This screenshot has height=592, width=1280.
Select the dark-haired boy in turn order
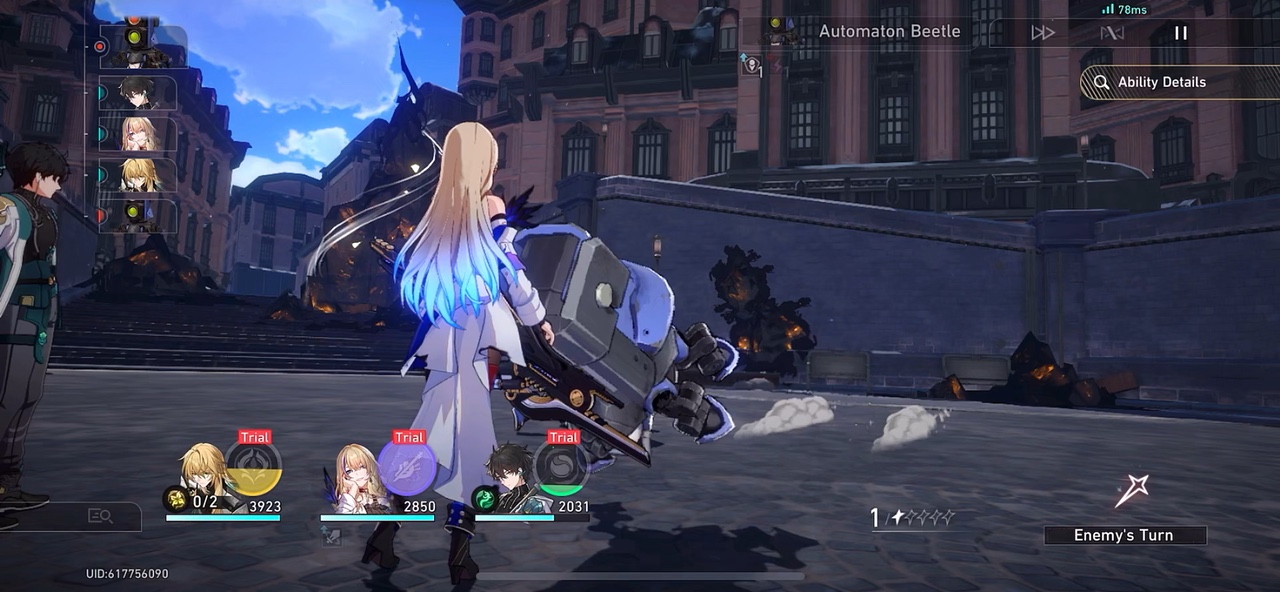139,93
